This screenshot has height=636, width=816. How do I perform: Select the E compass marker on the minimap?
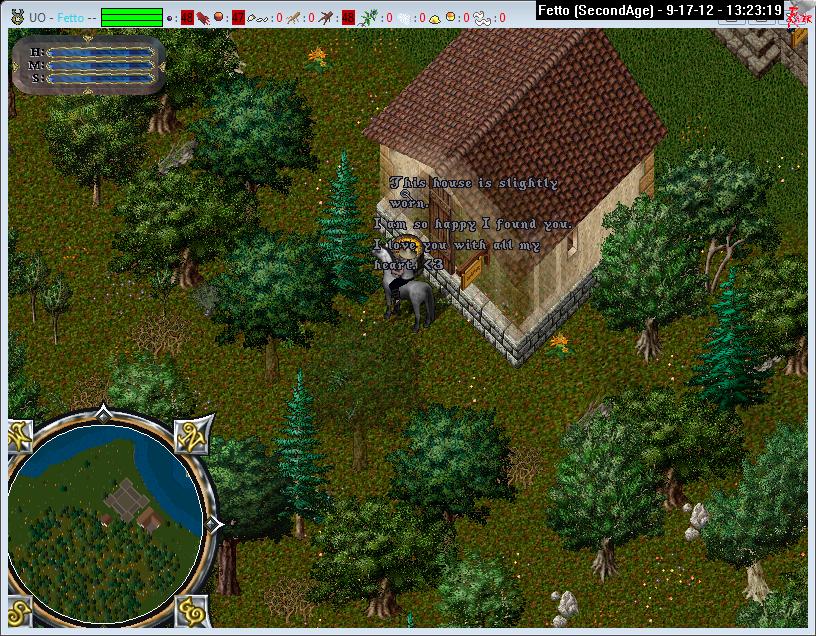click(x=192, y=607)
